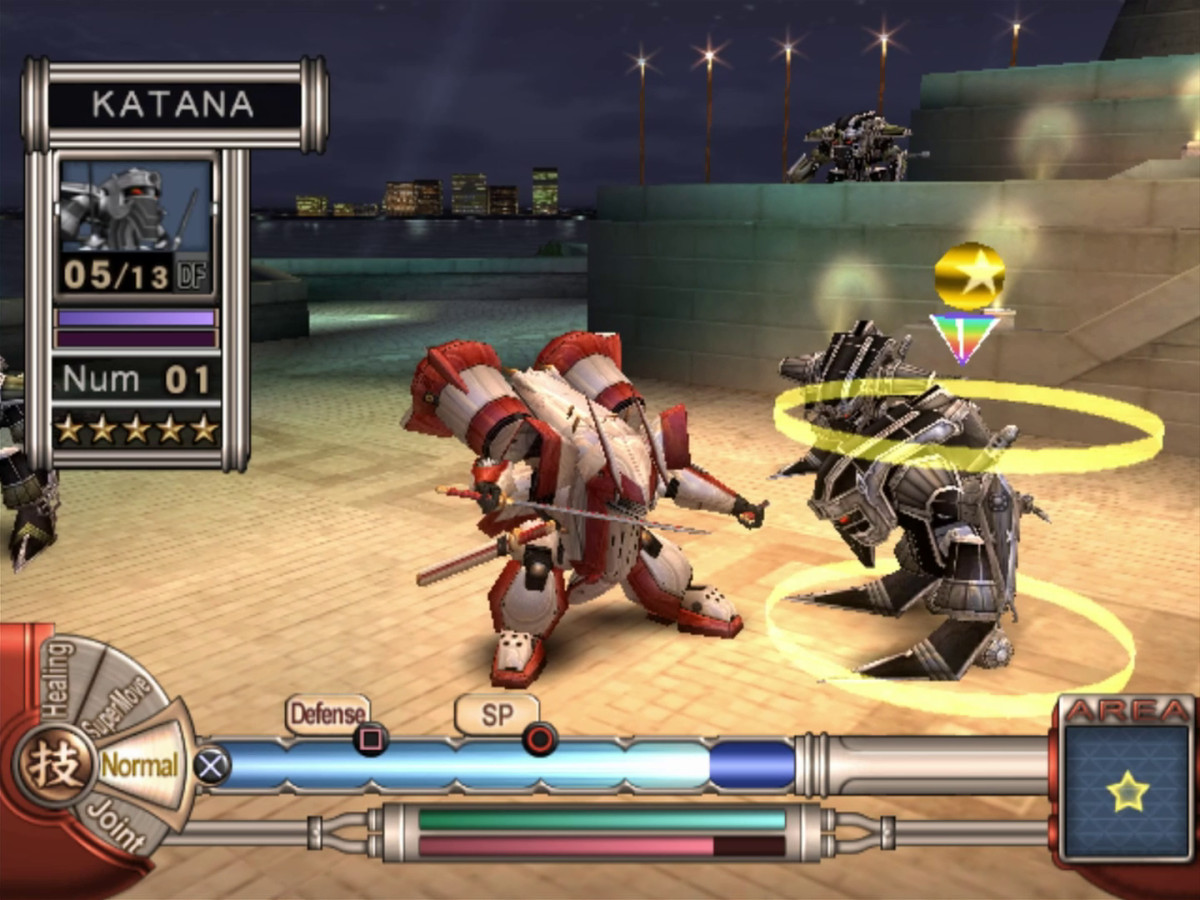Select the Joint attack segment
The width and height of the screenshot is (1200, 900).
click(x=111, y=825)
